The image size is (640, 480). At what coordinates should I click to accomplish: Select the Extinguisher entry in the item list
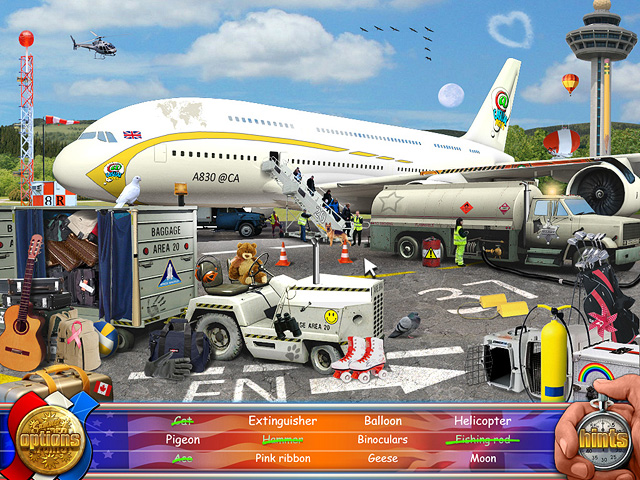tap(282, 421)
